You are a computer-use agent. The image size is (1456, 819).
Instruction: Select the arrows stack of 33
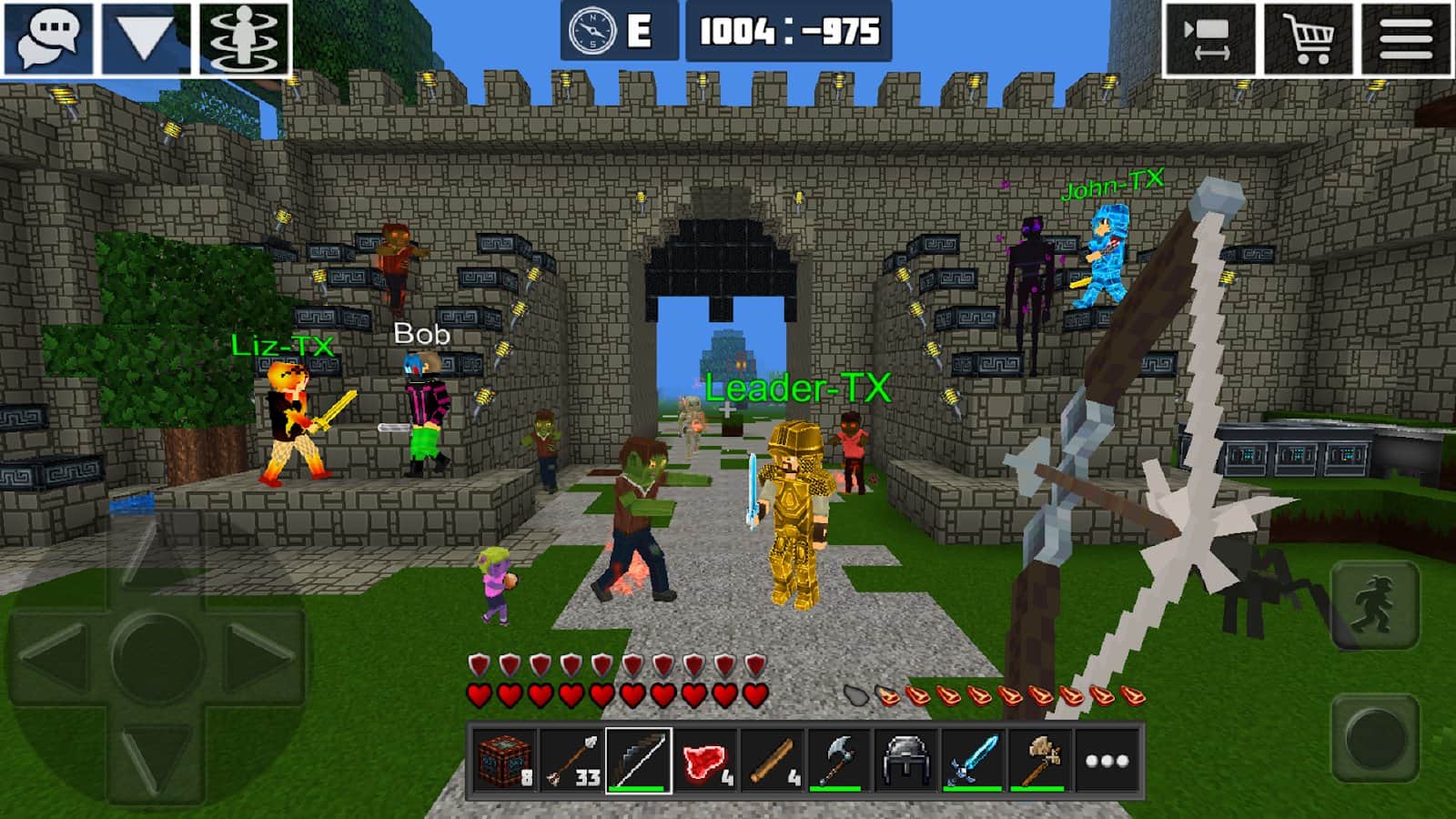(x=571, y=761)
